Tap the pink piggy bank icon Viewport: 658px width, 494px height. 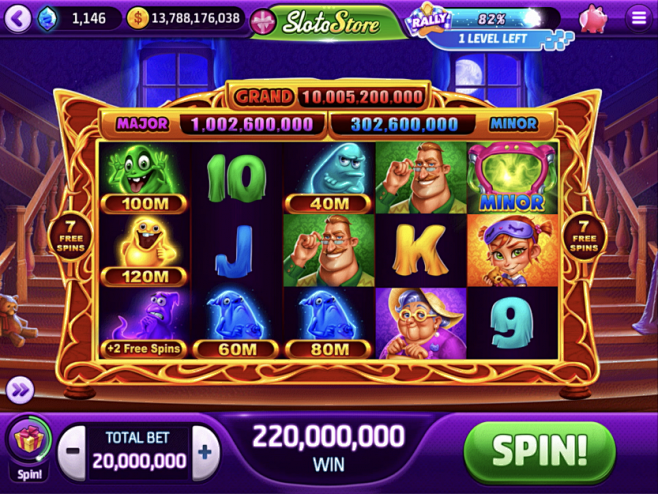[x=592, y=18]
